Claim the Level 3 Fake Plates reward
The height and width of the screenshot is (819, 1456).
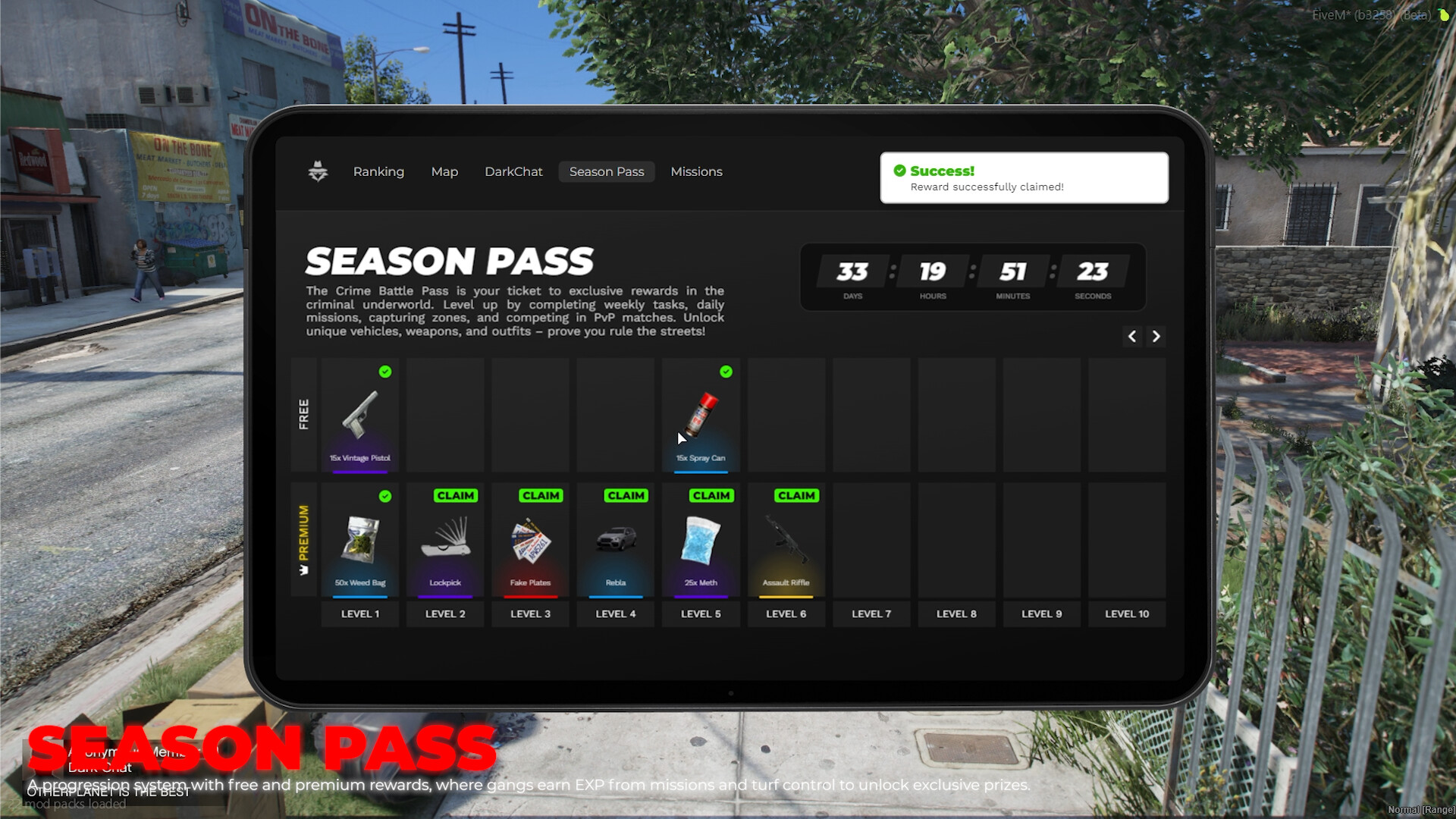[x=540, y=495]
